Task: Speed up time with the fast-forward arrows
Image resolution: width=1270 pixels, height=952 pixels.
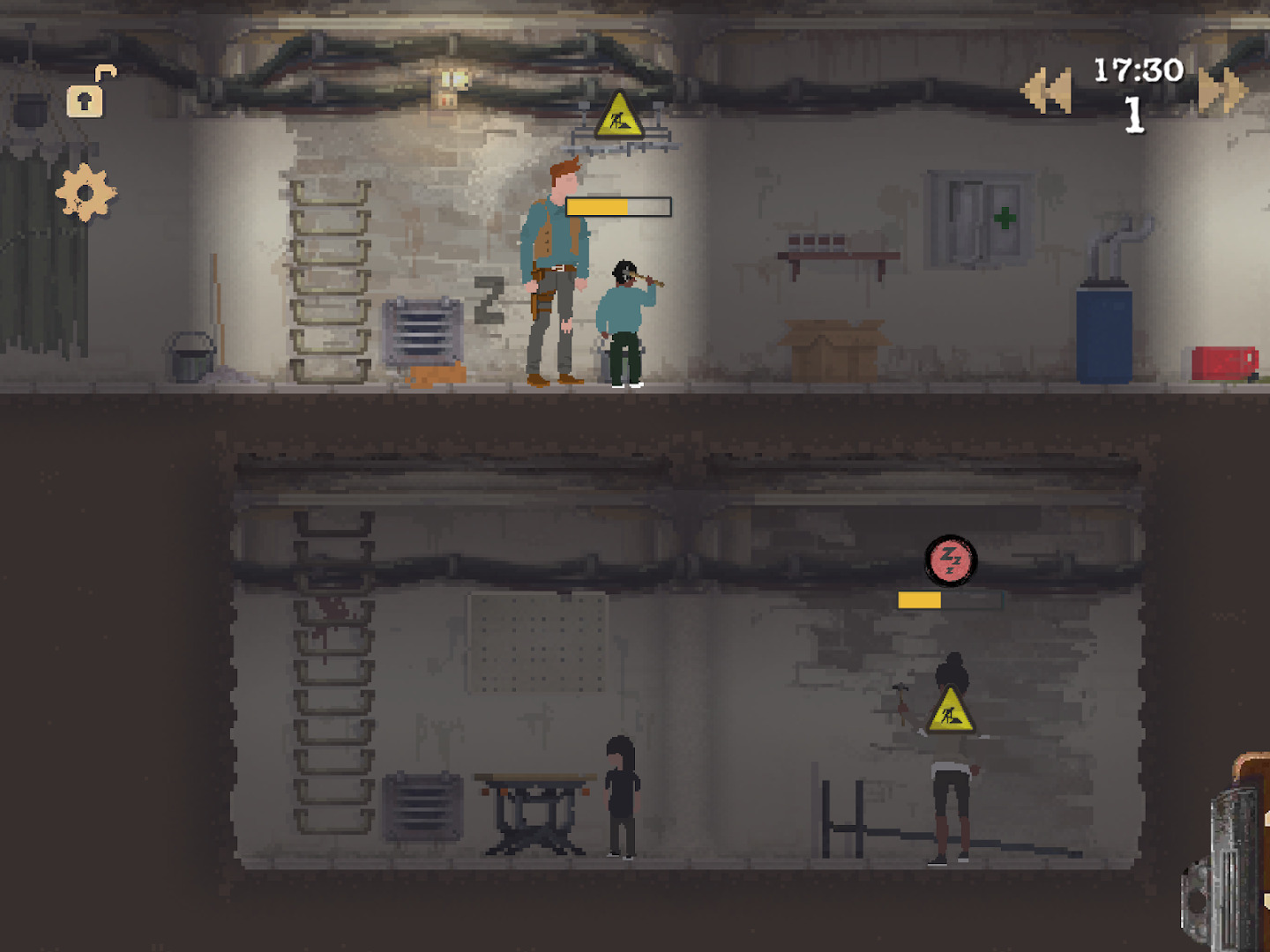Action: coord(1222,90)
